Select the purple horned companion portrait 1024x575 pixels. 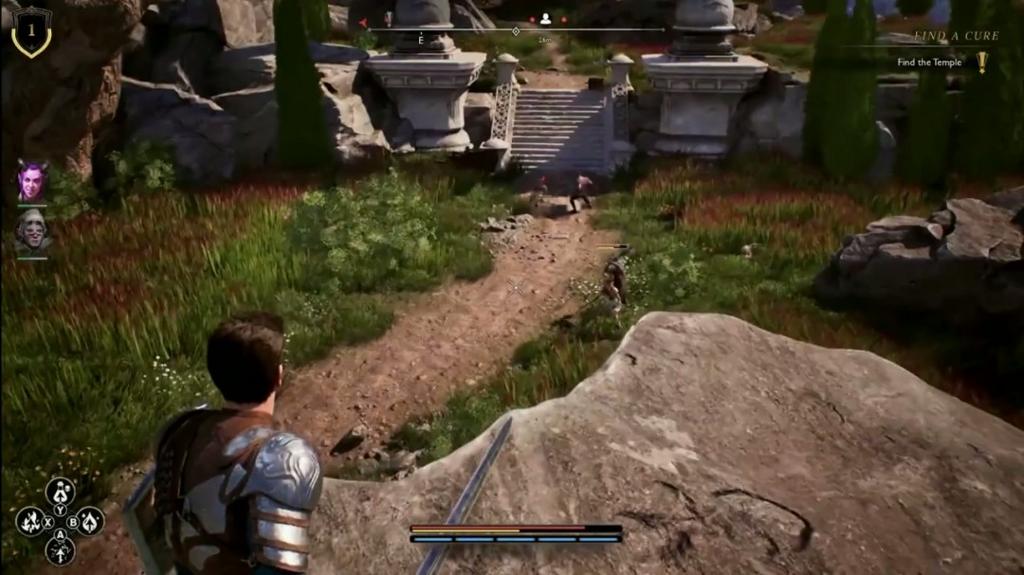pos(32,181)
